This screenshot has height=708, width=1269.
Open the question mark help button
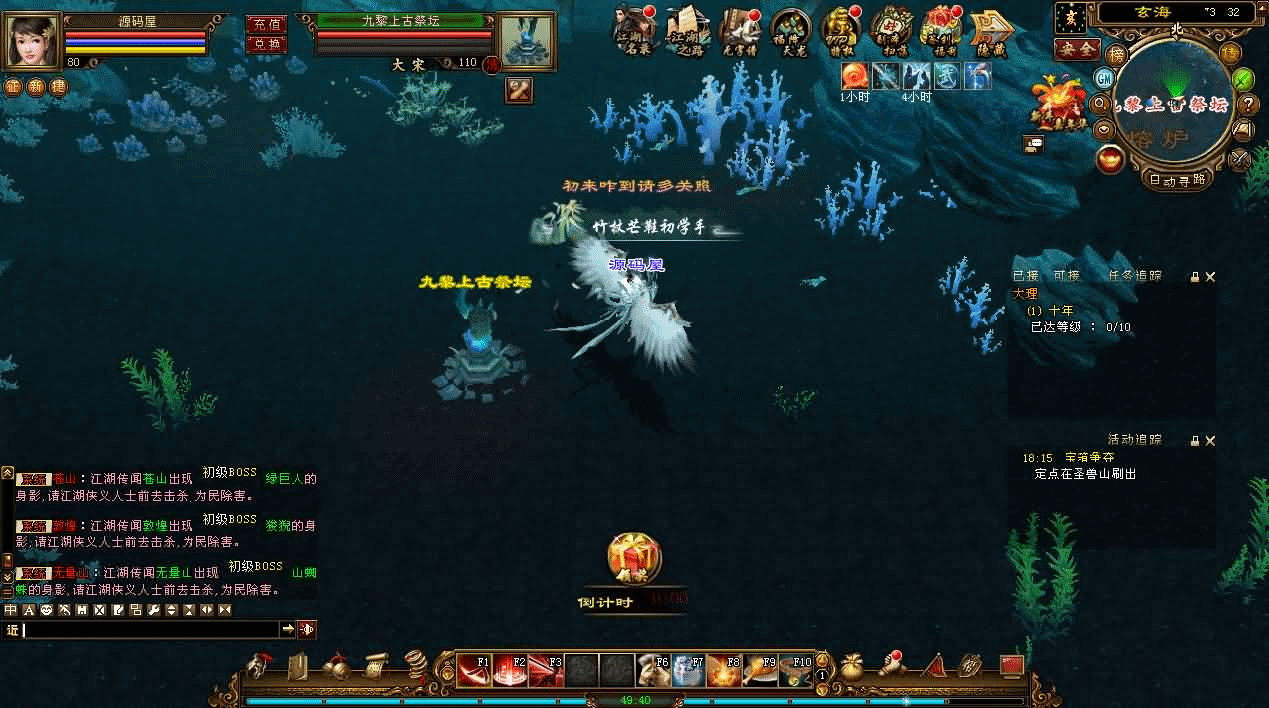click(x=1248, y=103)
